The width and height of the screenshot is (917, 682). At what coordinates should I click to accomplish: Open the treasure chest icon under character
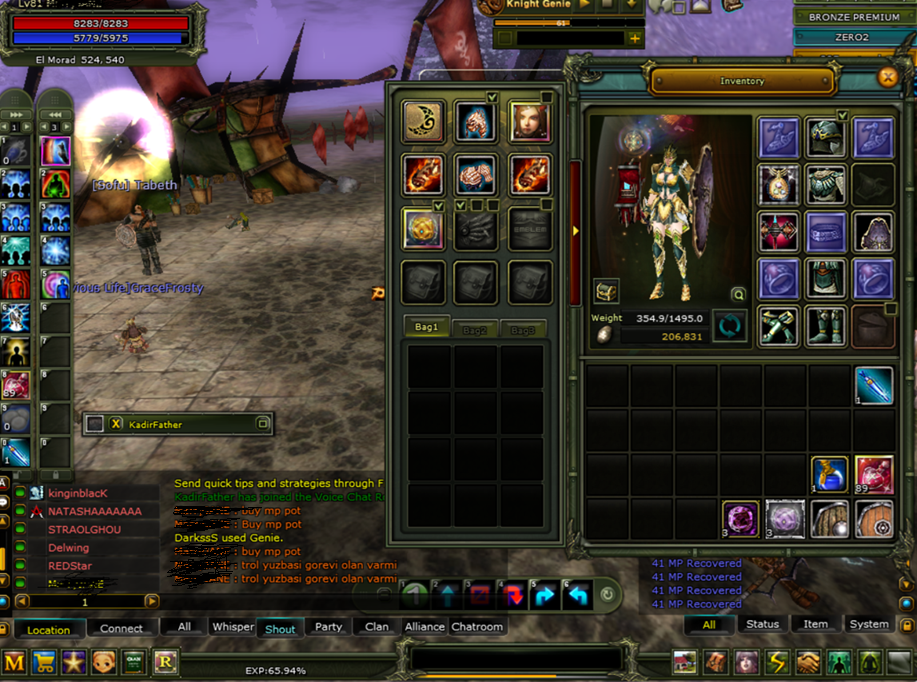pyautogui.click(x=606, y=291)
